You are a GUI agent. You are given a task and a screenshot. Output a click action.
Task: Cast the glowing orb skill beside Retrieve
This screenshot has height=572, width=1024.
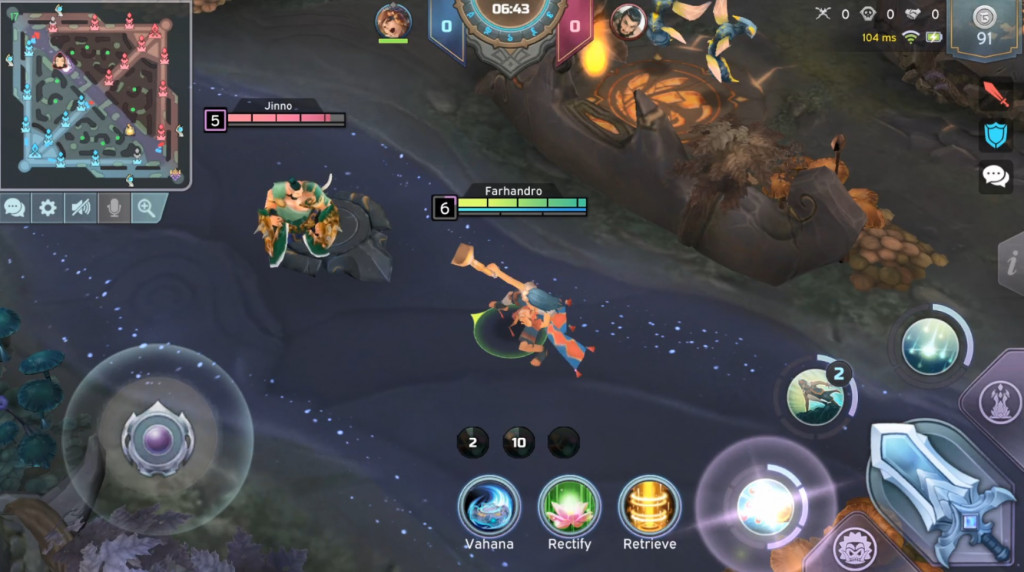[765, 505]
